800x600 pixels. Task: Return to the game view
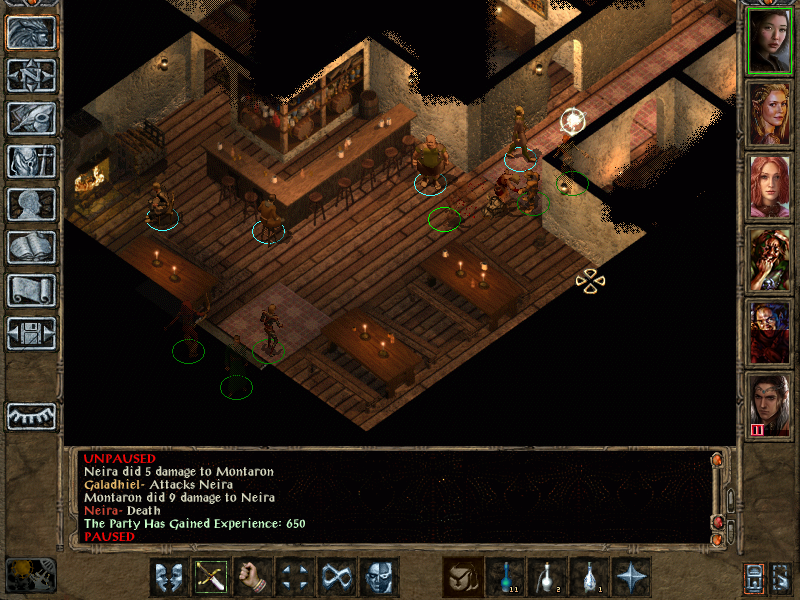pos(31,32)
